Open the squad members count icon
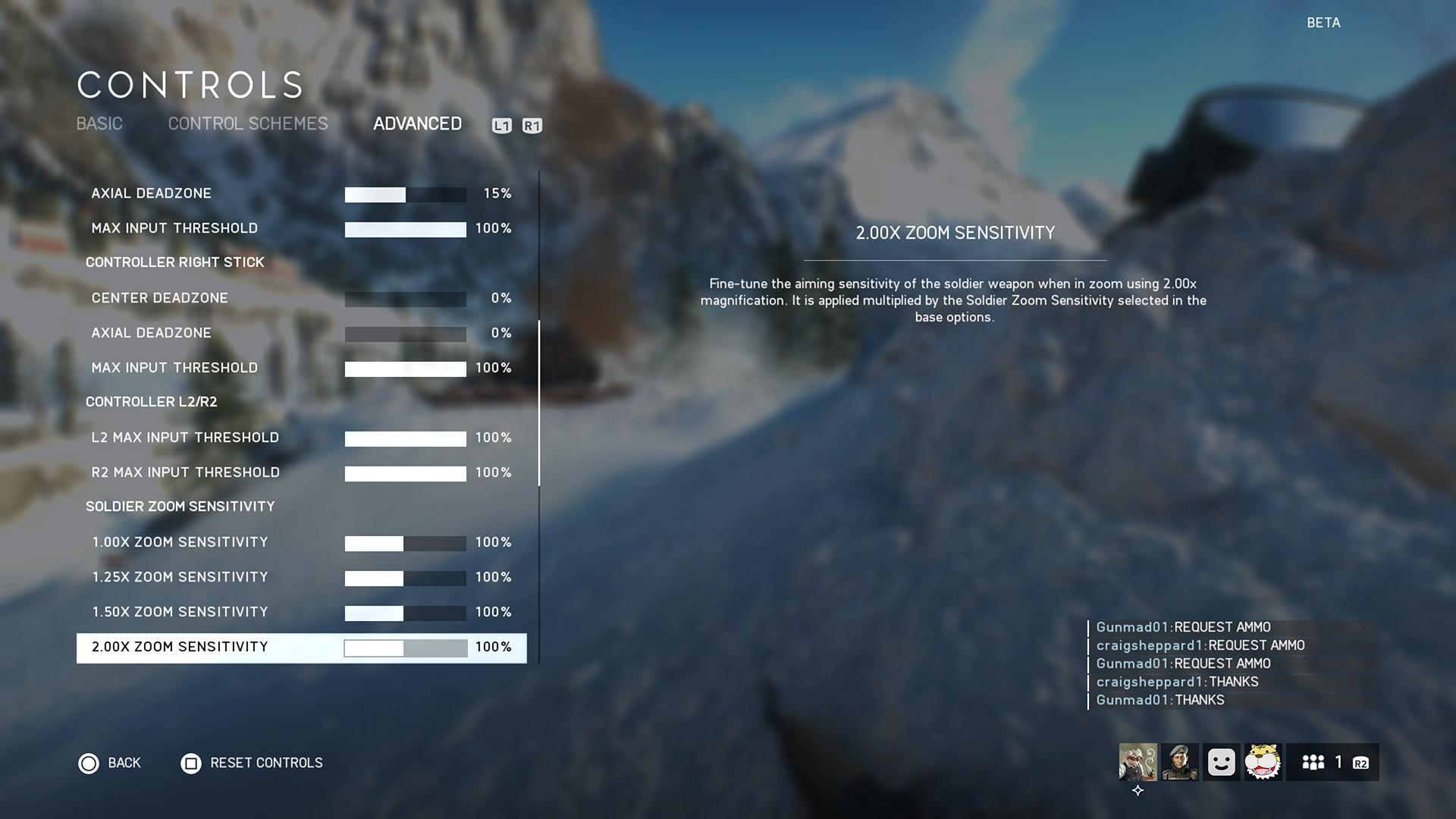This screenshot has width=1456, height=819. 1313,762
